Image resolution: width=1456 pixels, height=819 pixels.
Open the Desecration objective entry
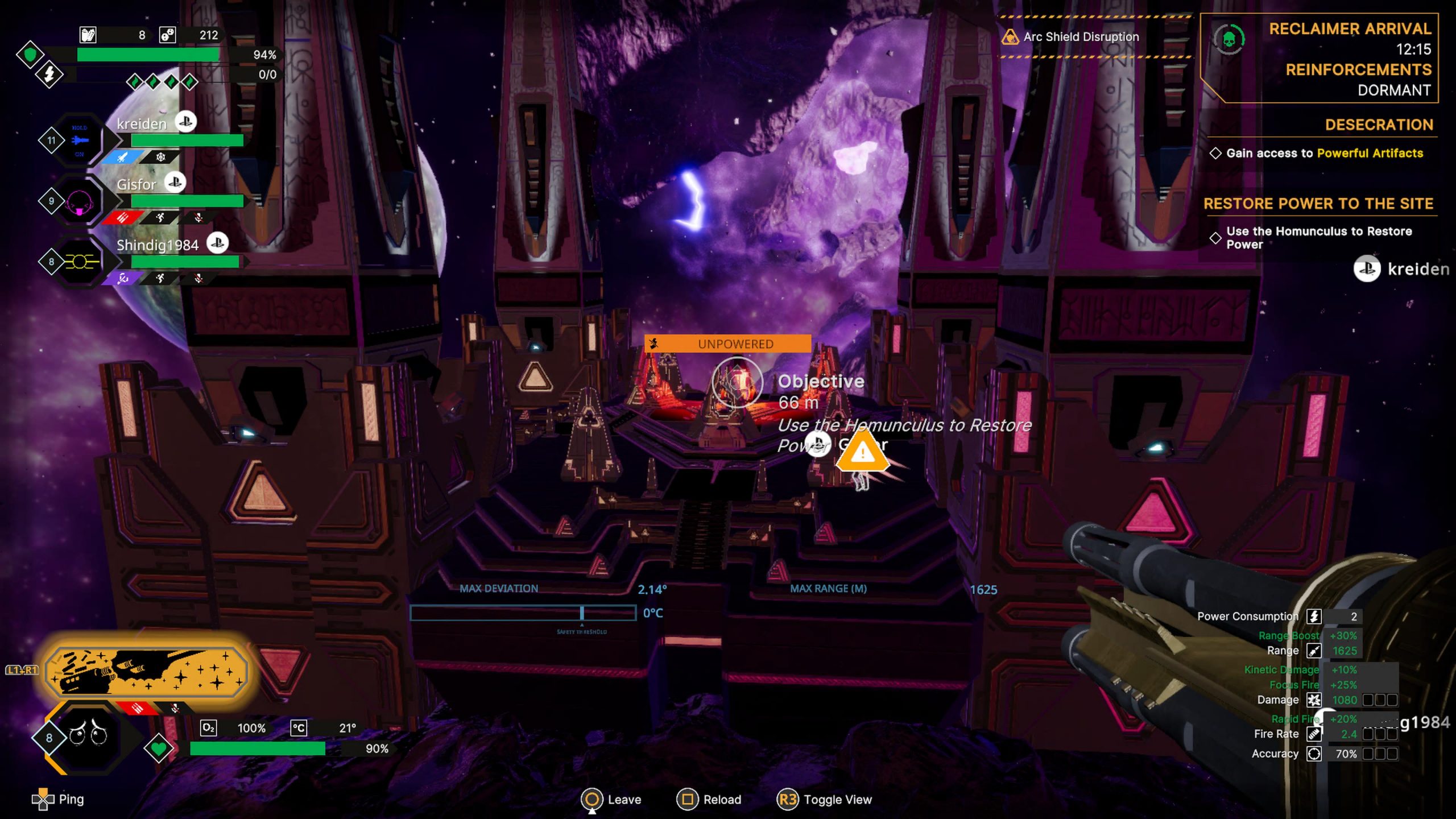pyautogui.click(x=1378, y=125)
